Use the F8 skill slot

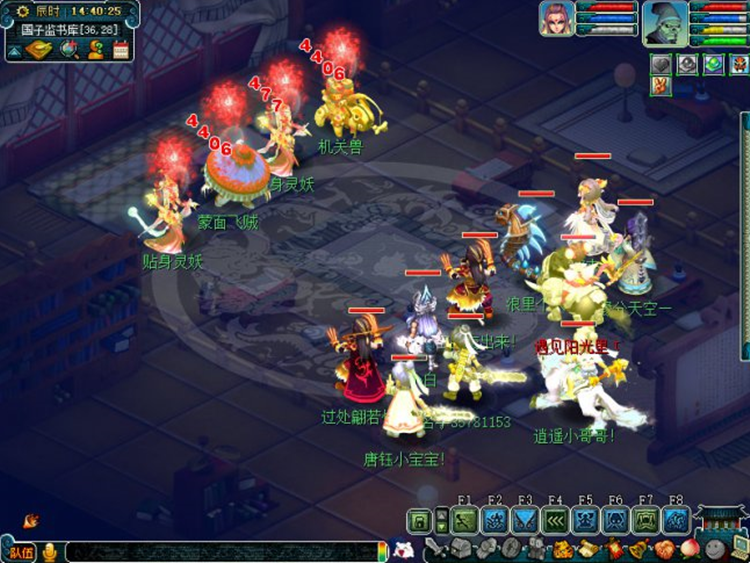[x=676, y=520]
